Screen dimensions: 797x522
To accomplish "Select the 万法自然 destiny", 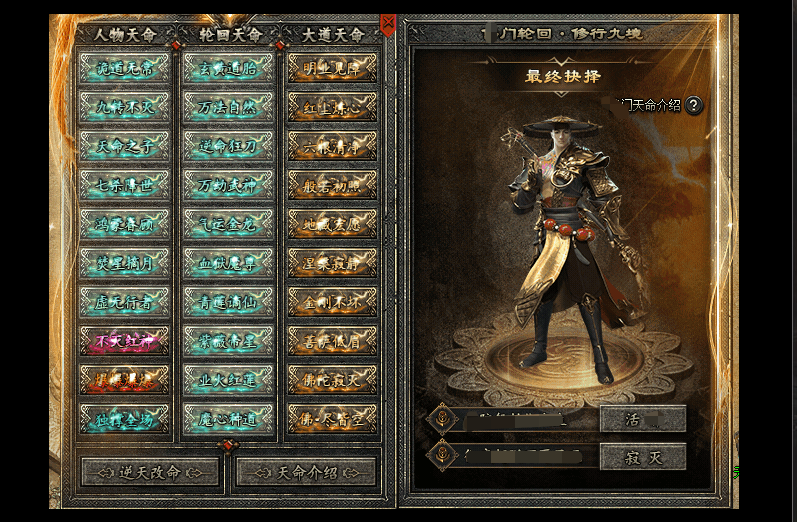I will (x=229, y=106).
